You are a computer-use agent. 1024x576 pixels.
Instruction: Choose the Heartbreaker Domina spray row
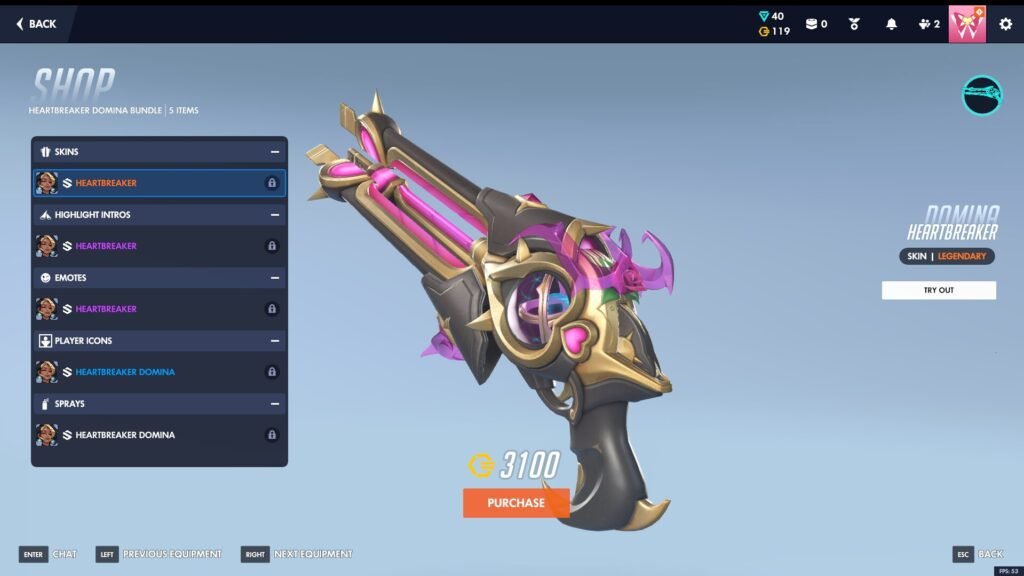point(159,435)
